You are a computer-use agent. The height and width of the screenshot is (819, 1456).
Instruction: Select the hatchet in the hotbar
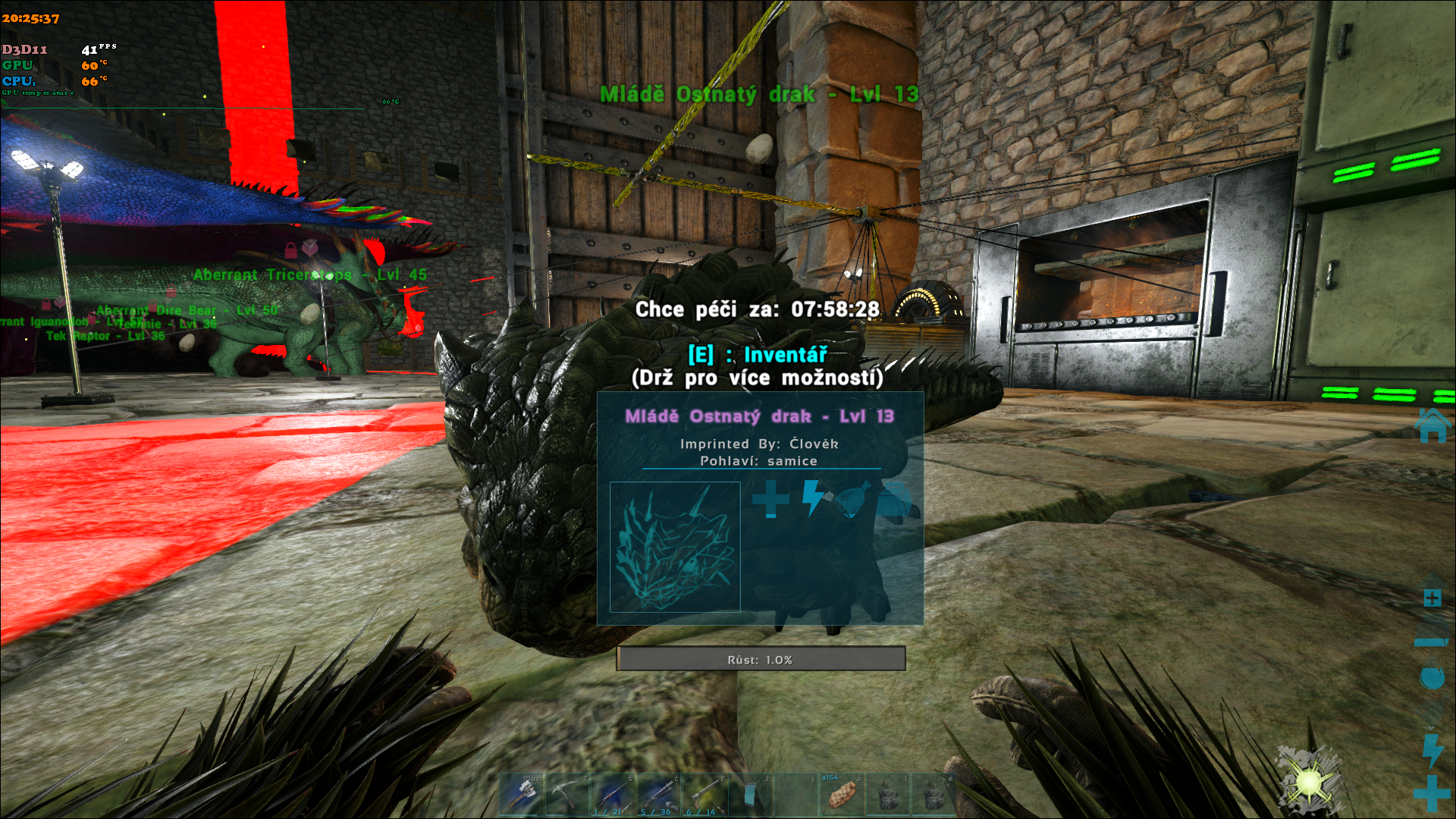(522, 795)
